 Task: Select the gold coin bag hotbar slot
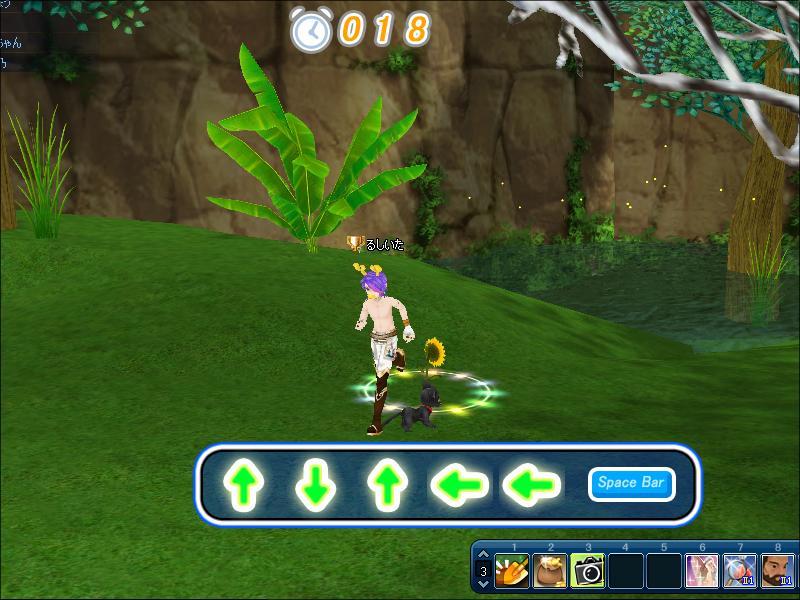[x=550, y=571]
